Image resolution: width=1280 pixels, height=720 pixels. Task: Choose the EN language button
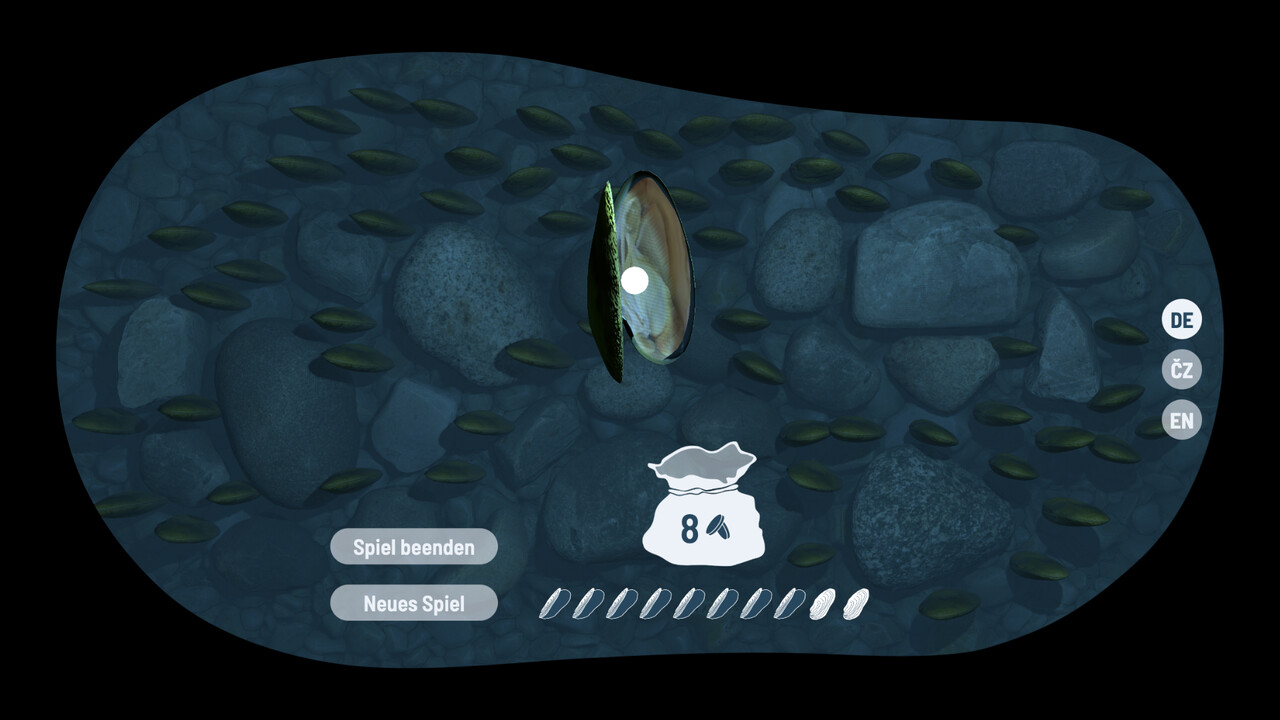1181,420
